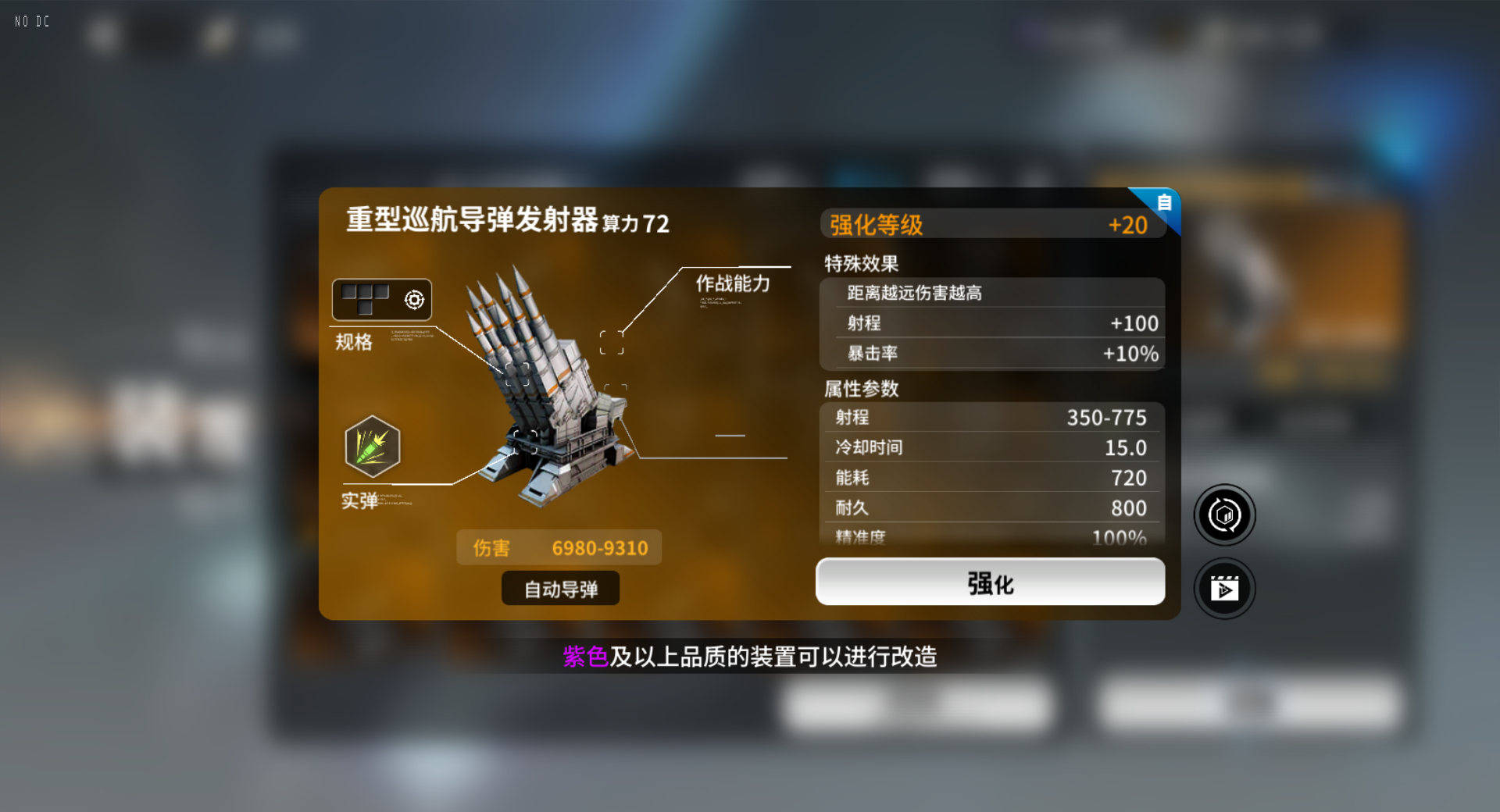Toggle 自动导弹 mode below the damage display
The image size is (1500, 812).
[559, 588]
